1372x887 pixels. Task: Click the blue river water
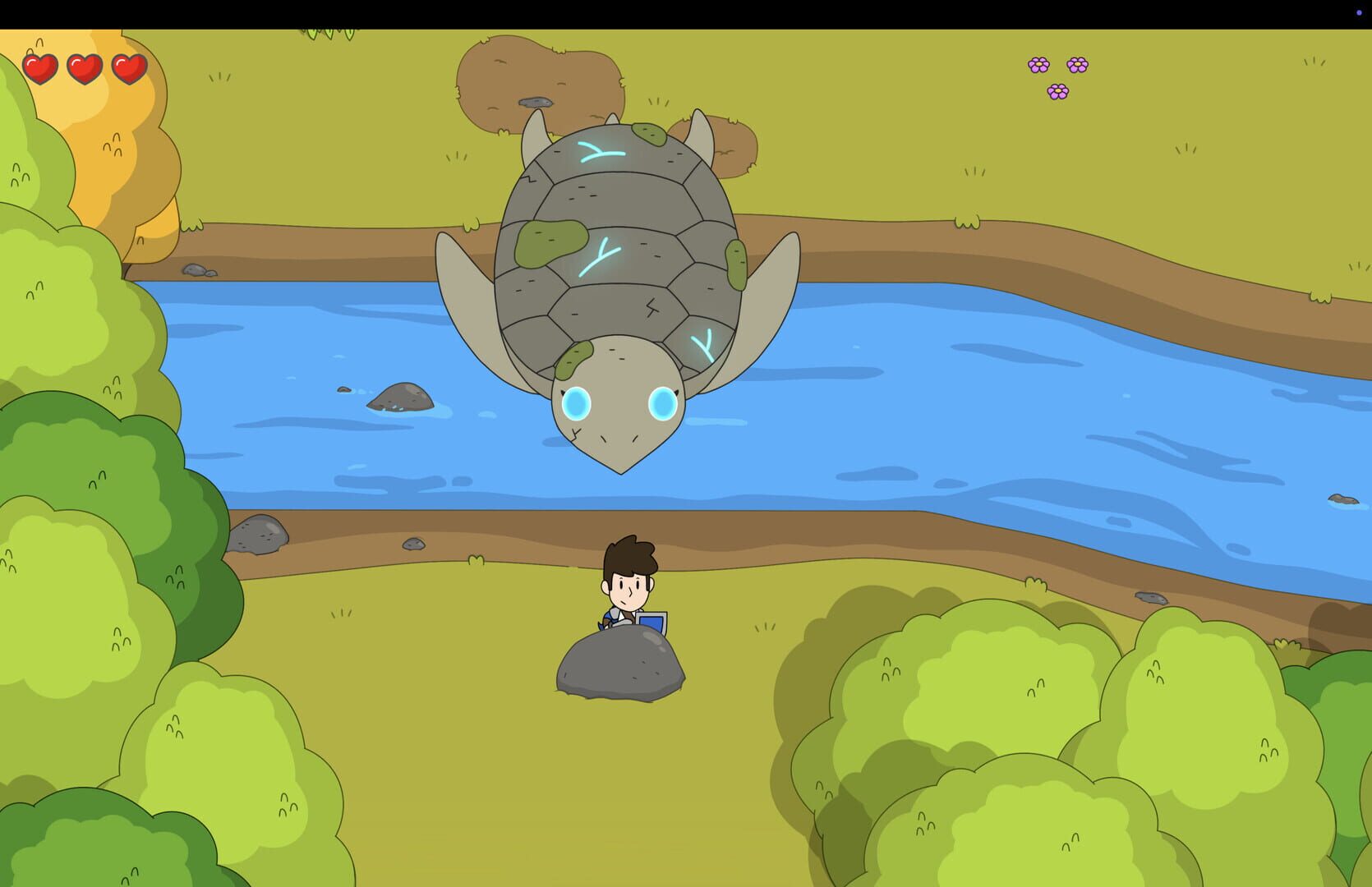point(986,411)
